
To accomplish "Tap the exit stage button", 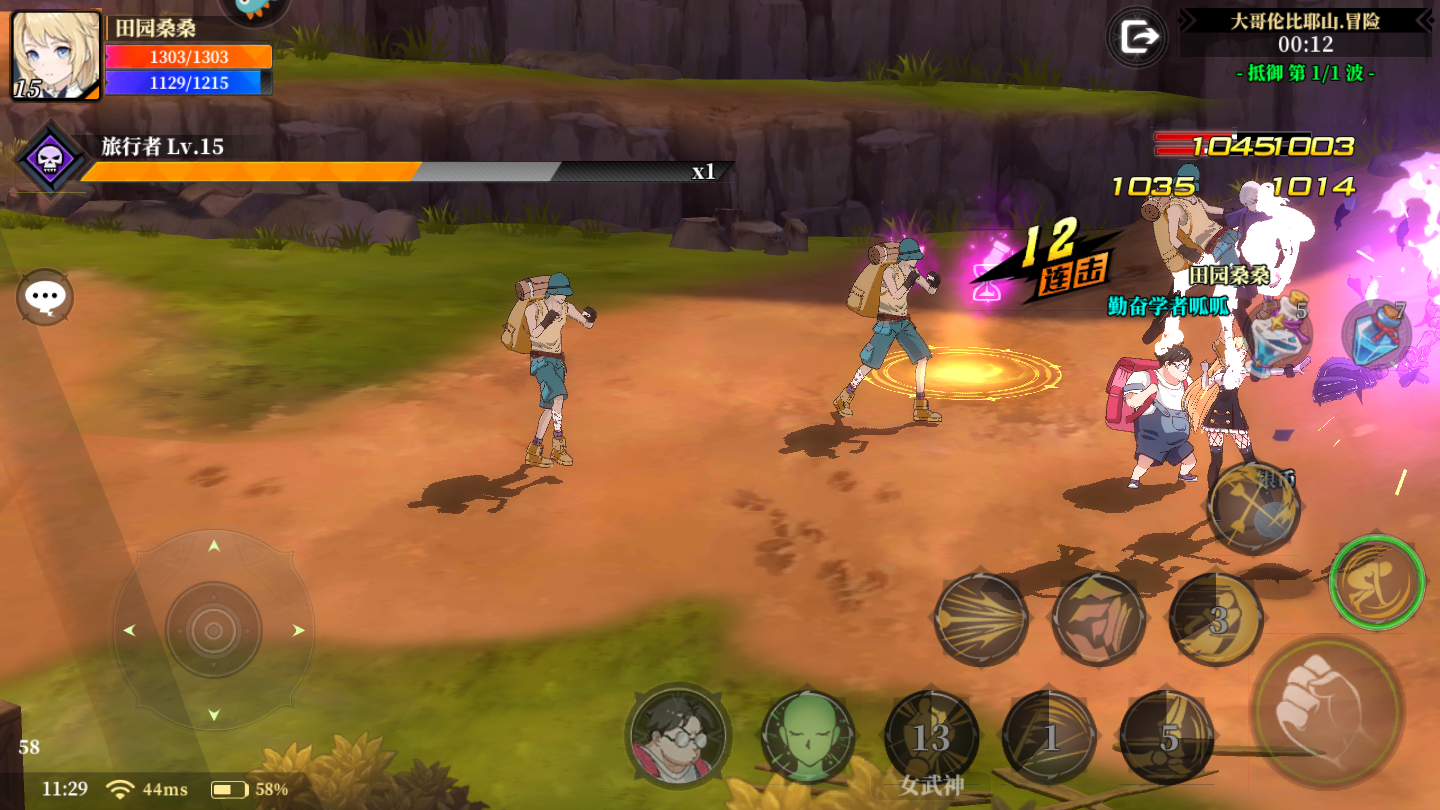I will (1138, 38).
